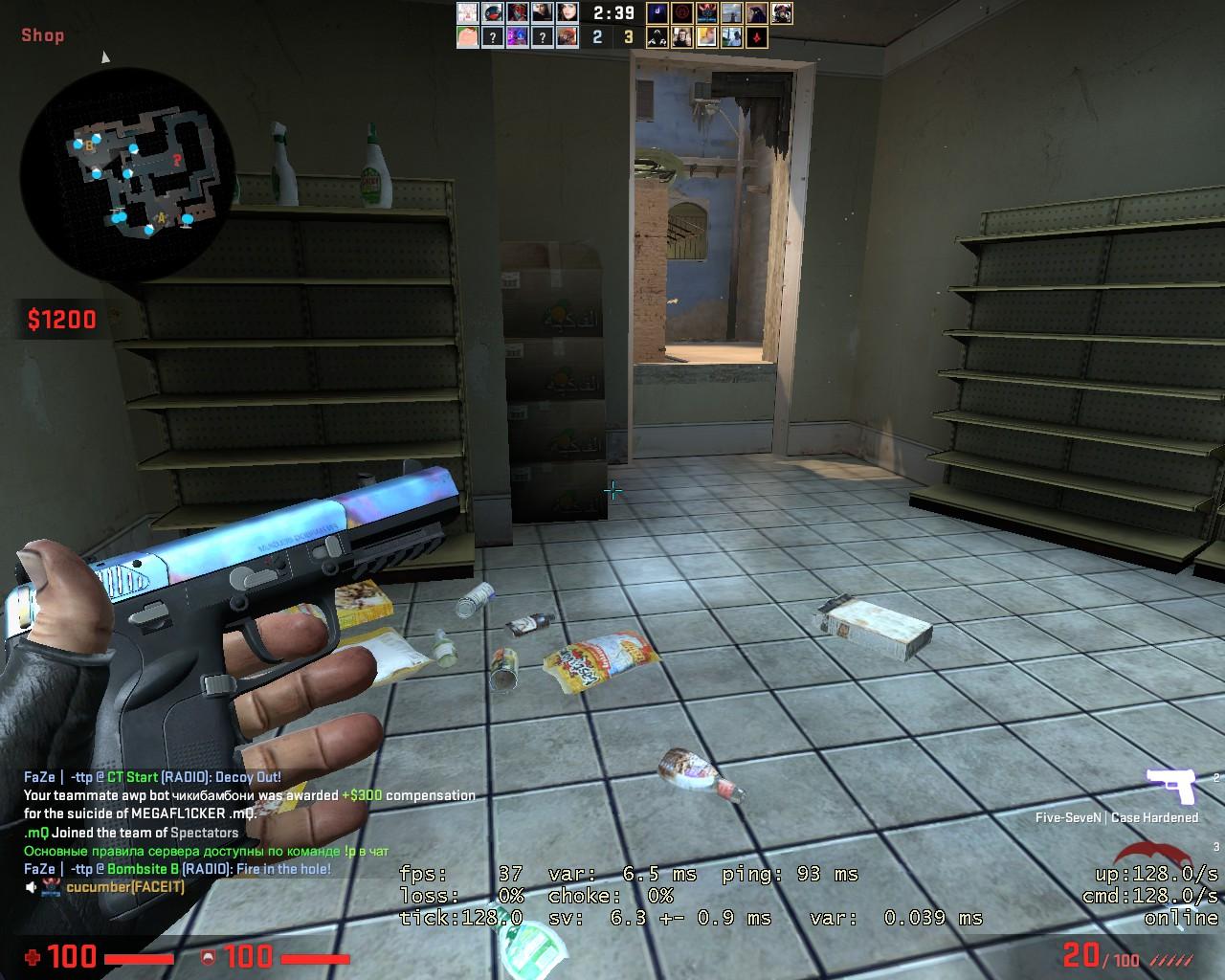Click the gold T-side score showing 3
The width and height of the screenshot is (1225, 980).
pos(628,35)
